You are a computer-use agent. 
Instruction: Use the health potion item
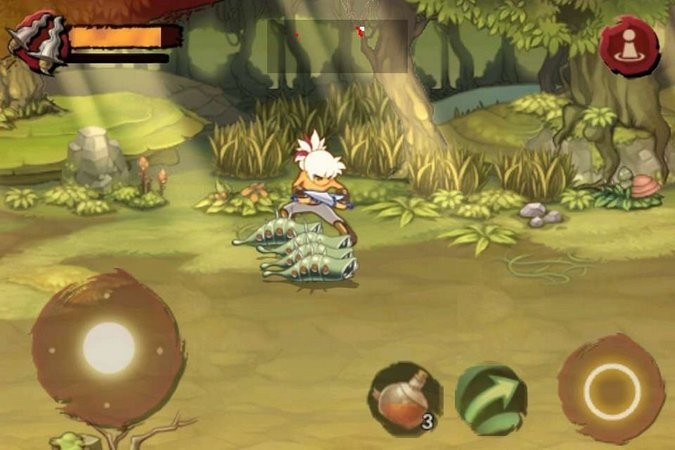[x=405, y=398]
